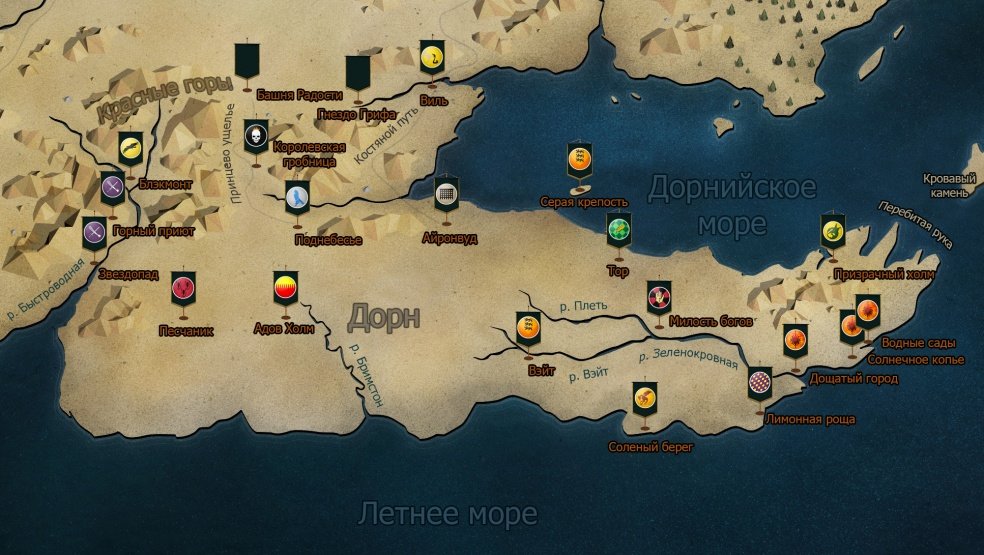Click the Лимонная роща banner marker
984x555 pixels.
point(760,383)
